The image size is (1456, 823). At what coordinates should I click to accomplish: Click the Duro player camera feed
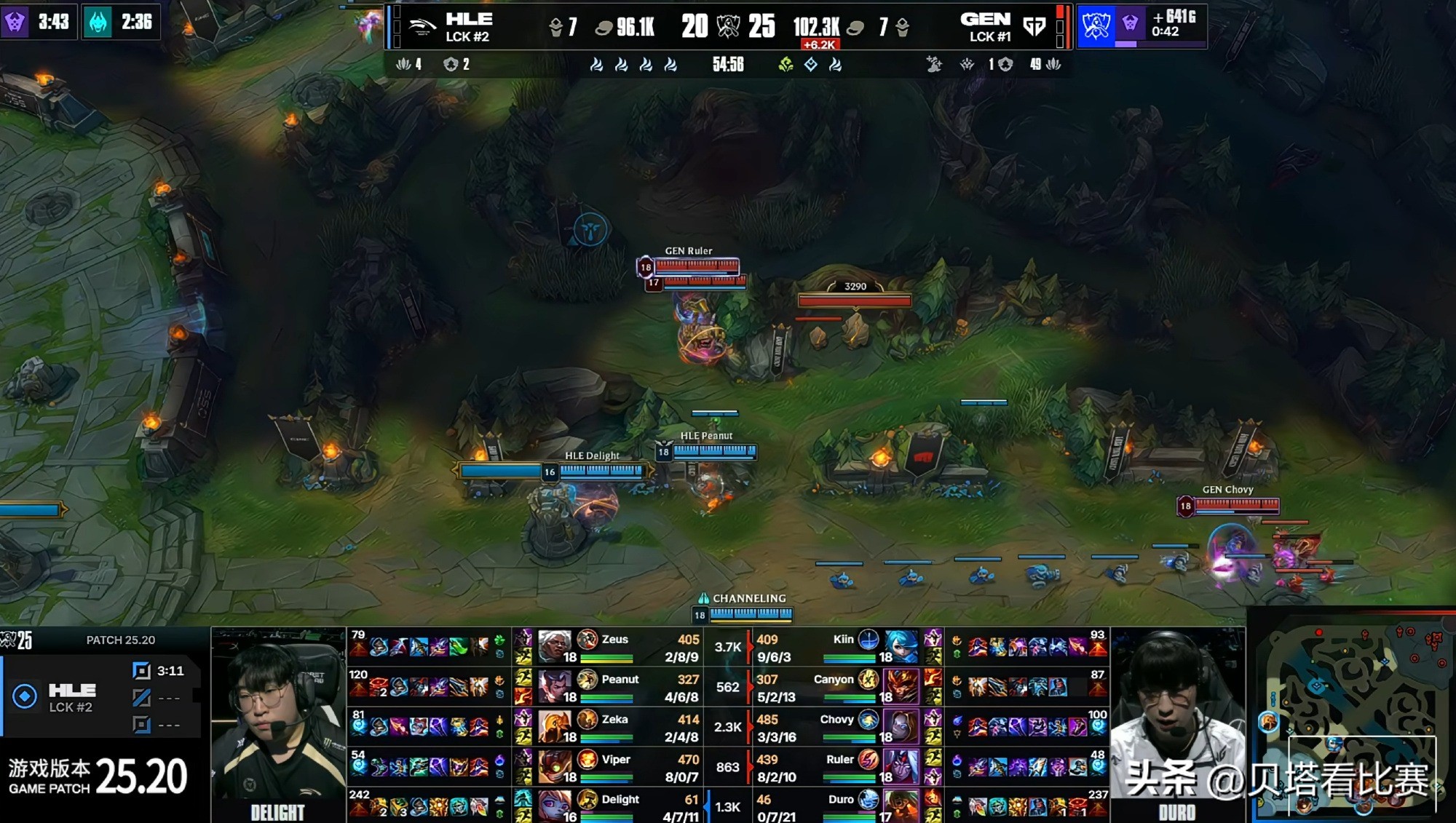tap(1177, 724)
